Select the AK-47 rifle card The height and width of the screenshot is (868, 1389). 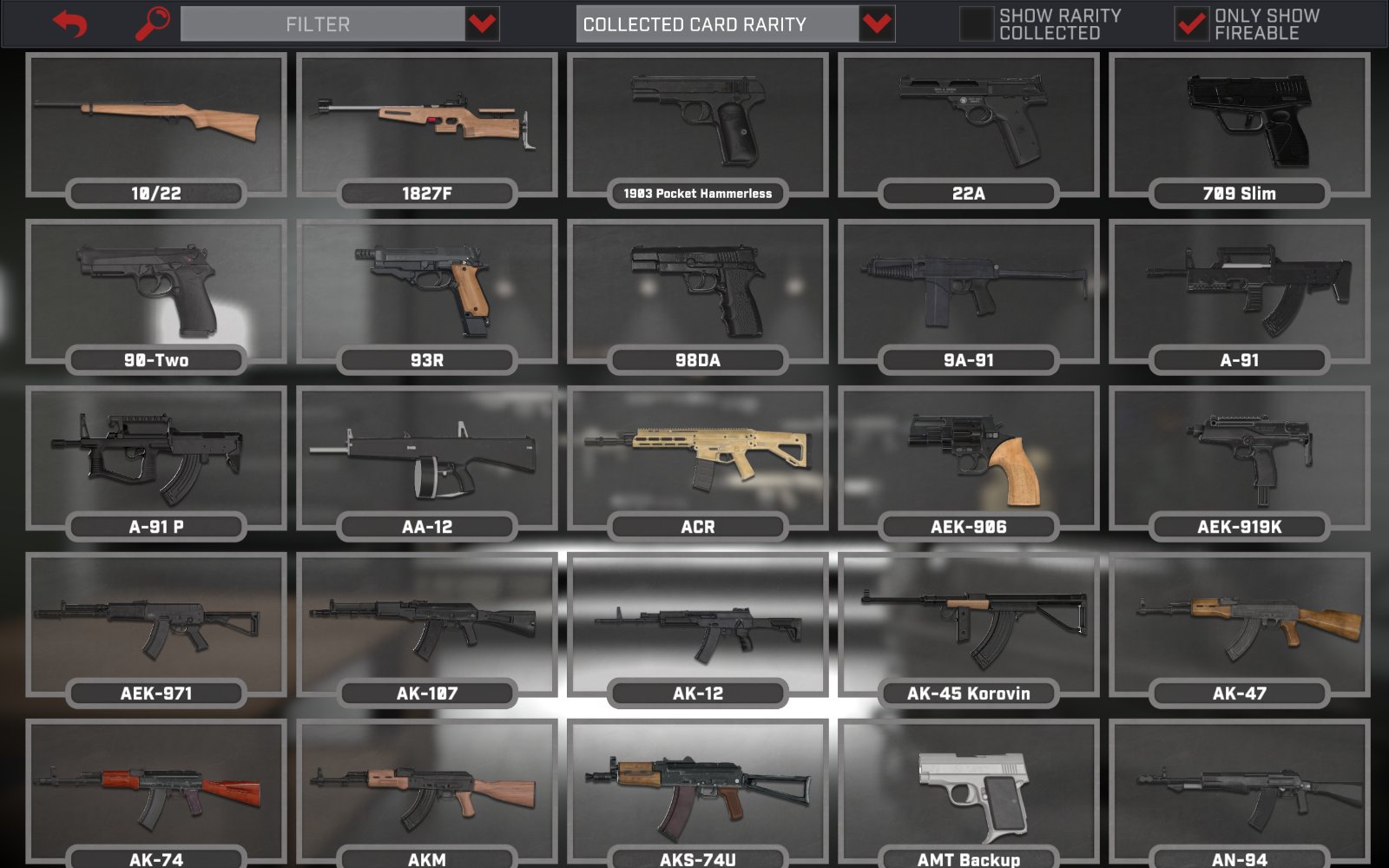[x=1240, y=626]
